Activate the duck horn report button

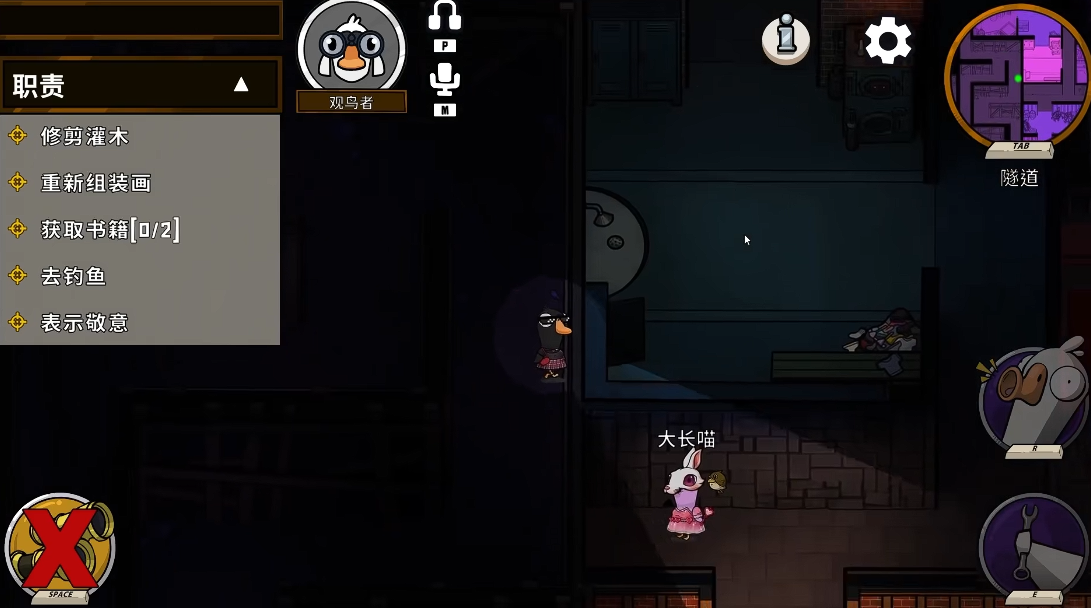[1034, 398]
